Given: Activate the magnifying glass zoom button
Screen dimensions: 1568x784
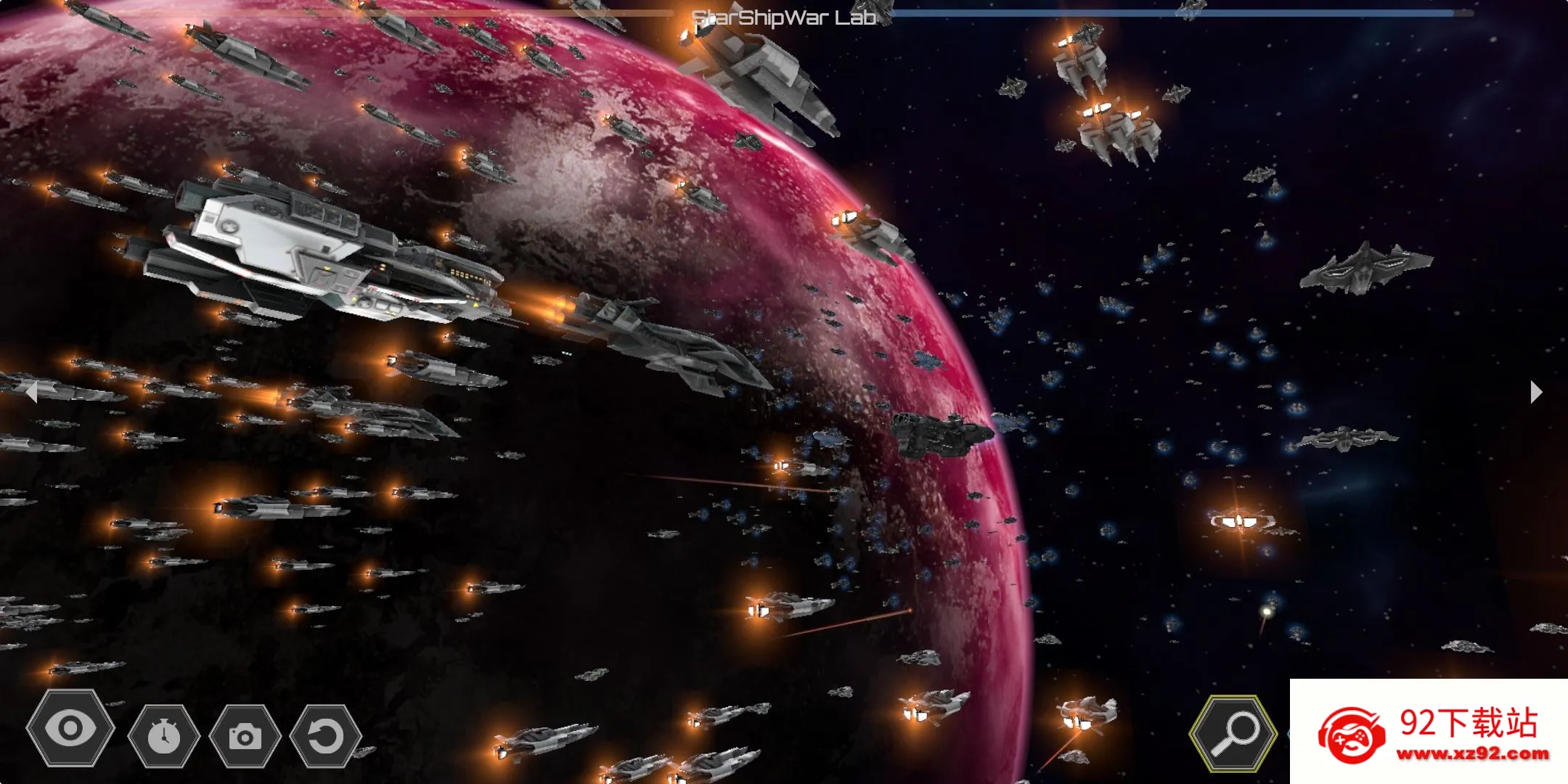Looking at the screenshot, I should [x=1233, y=733].
